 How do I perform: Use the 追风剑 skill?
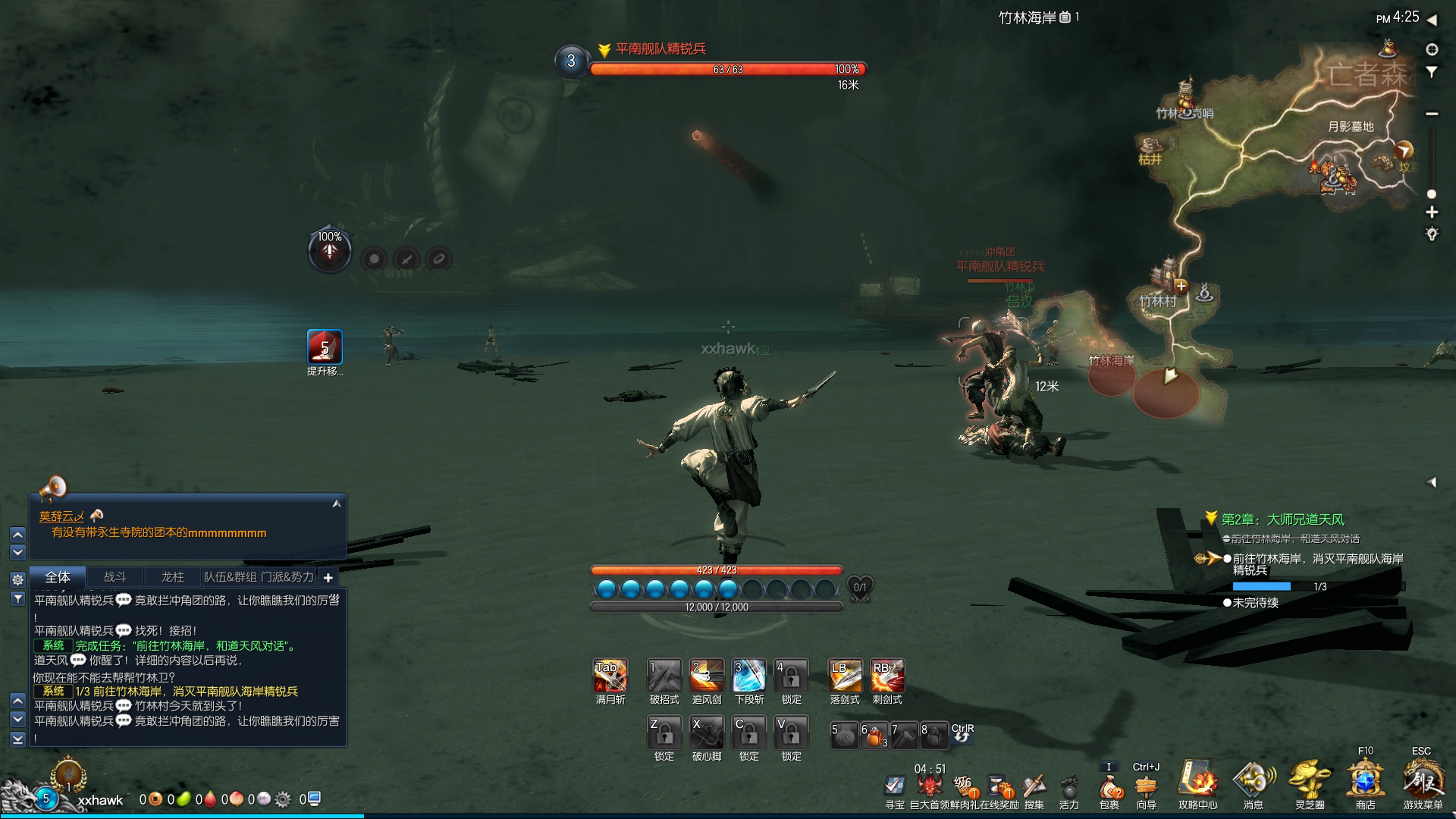click(x=706, y=675)
